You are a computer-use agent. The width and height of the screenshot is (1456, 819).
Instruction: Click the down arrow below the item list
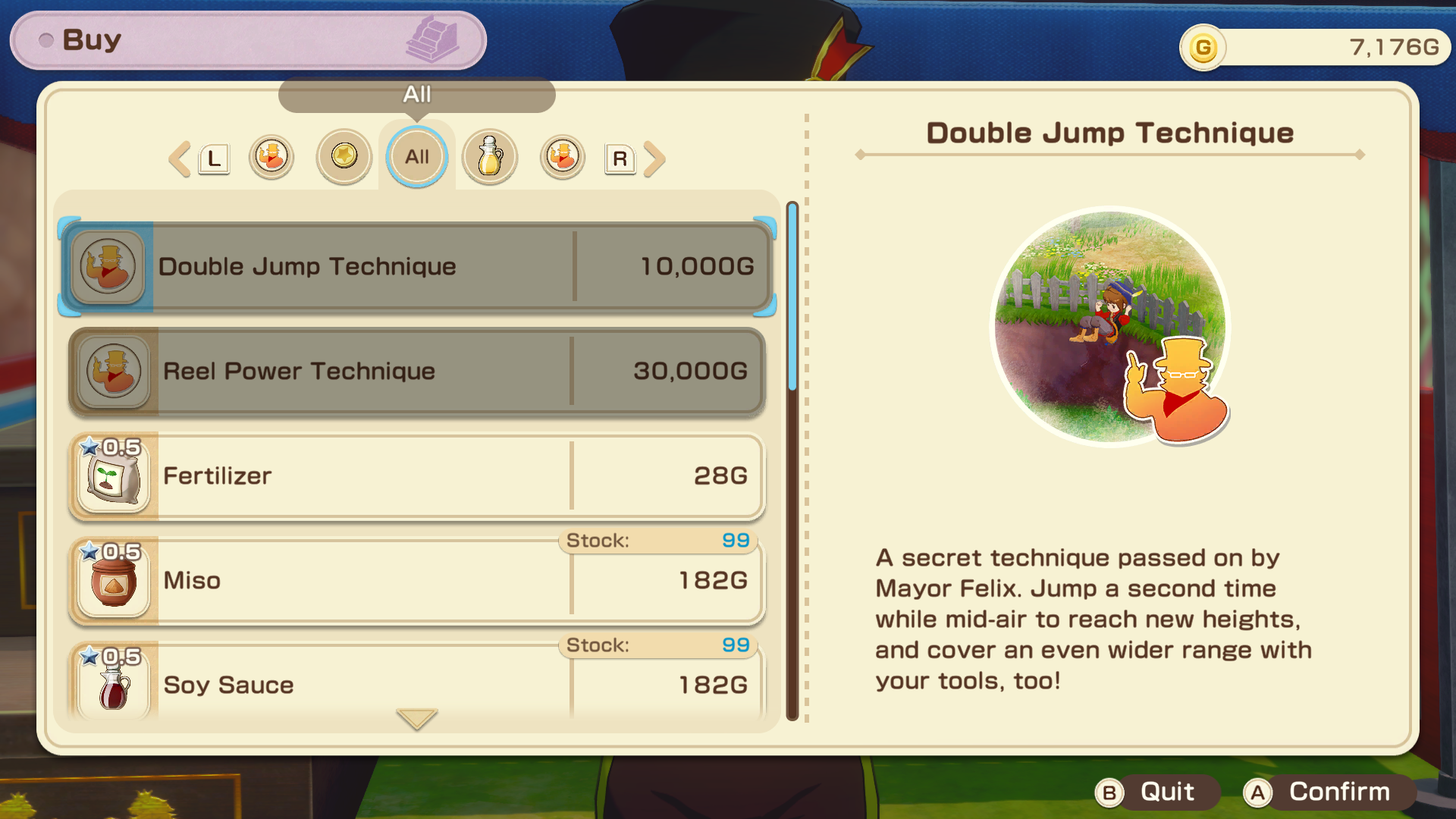[417, 718]
